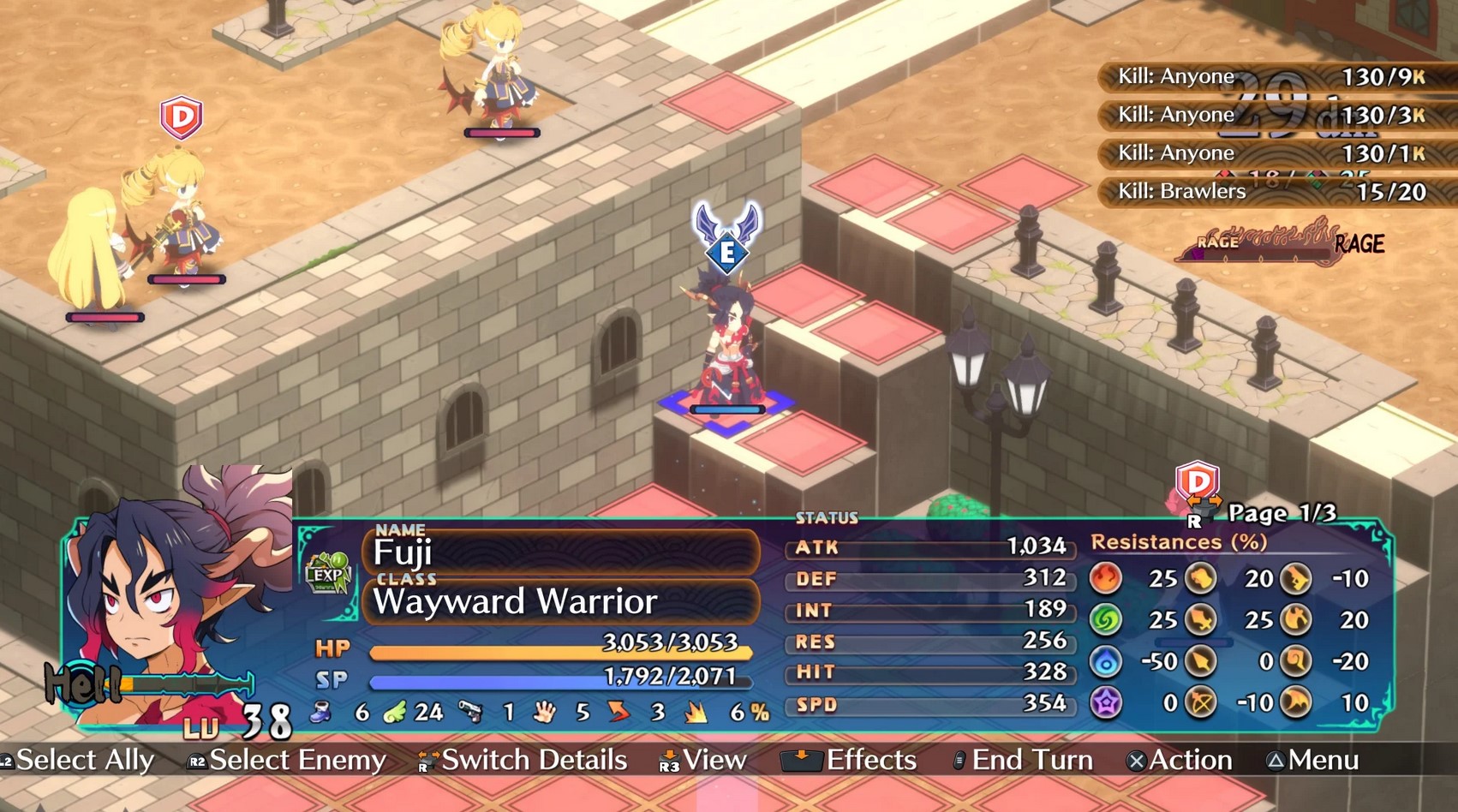This screenshot has height=812, width=1458.
Task: Click the star resistance icon
Action: (x=1106, y=703)
